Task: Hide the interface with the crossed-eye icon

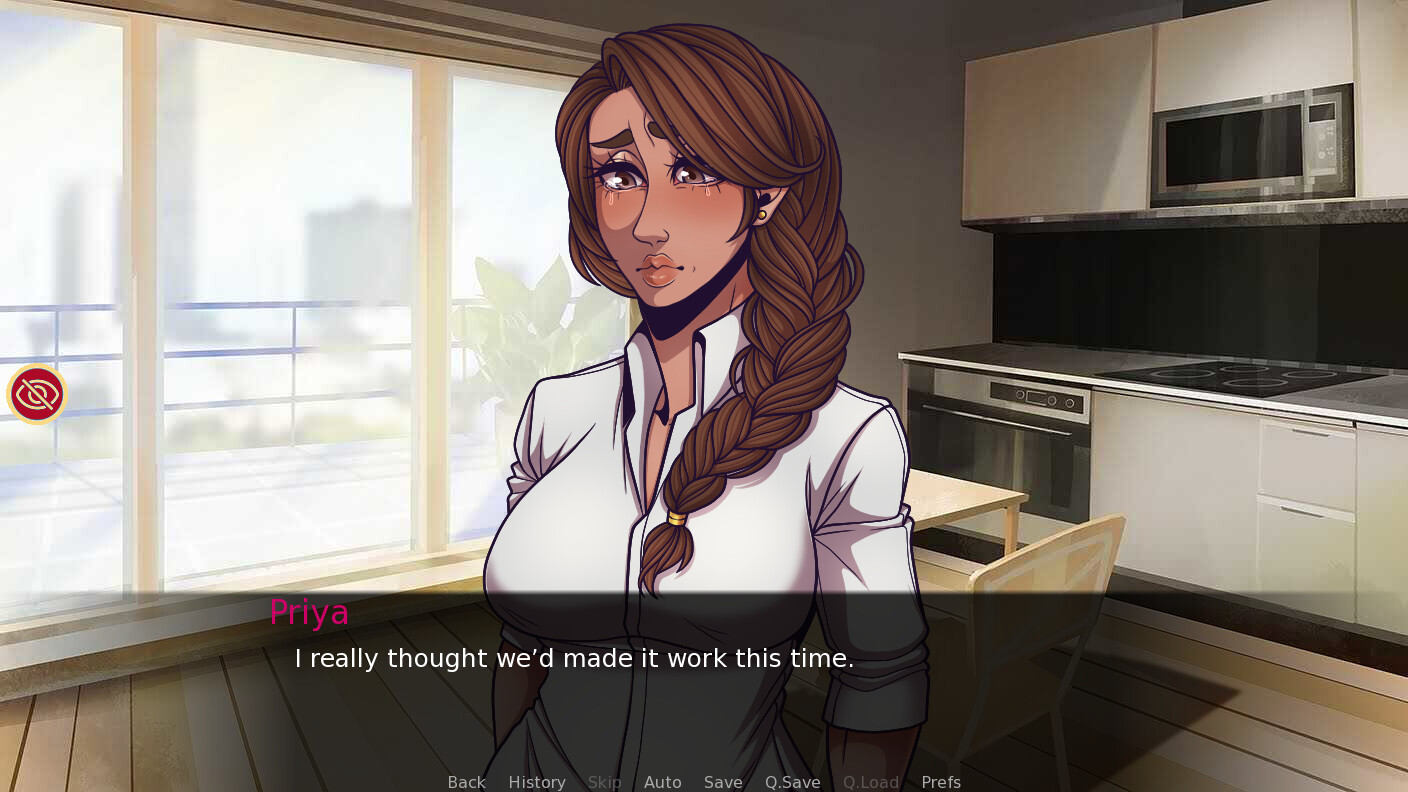Action: (36, 393)
